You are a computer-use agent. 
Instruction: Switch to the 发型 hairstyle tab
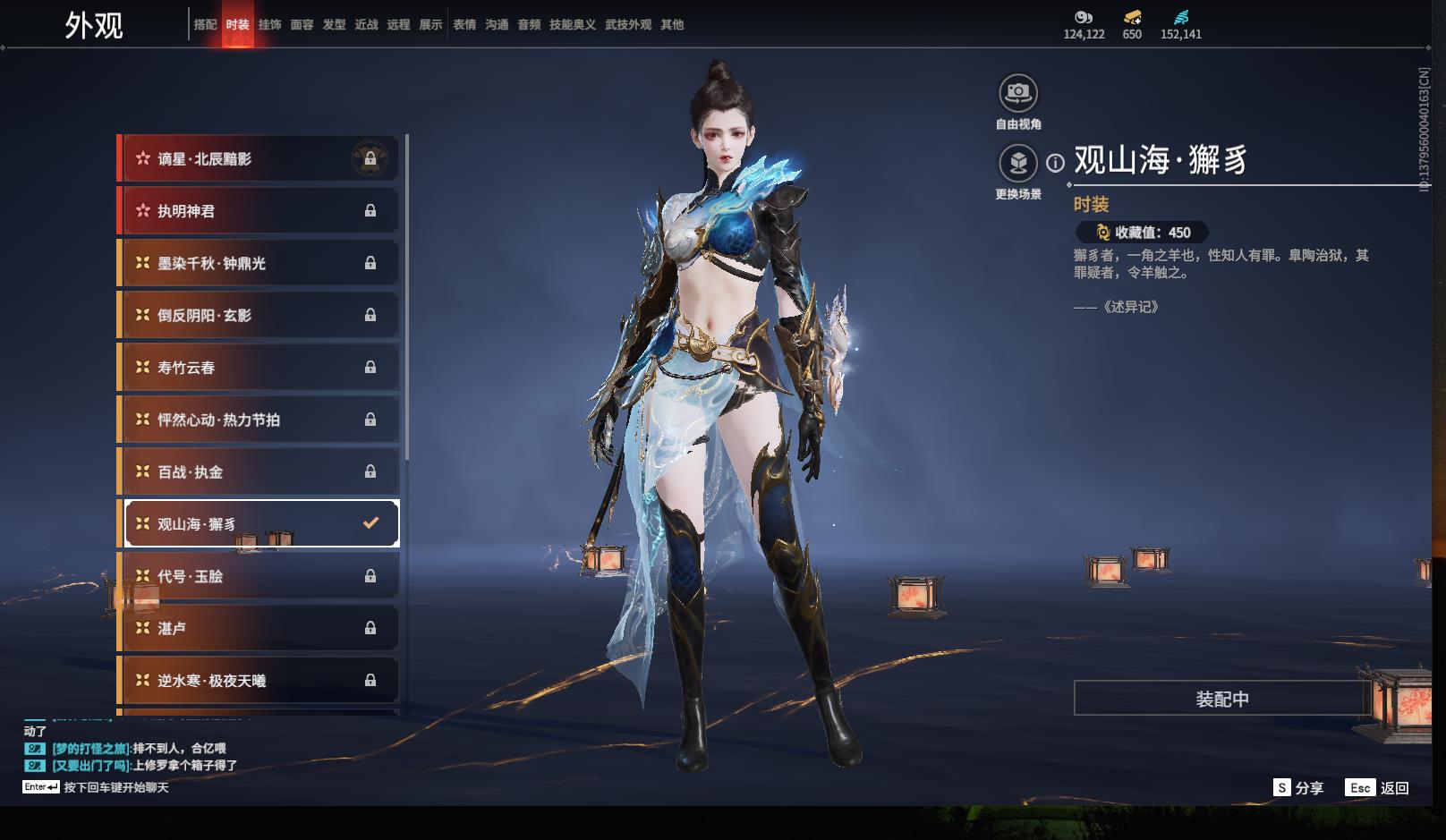[x=334, y=25]
